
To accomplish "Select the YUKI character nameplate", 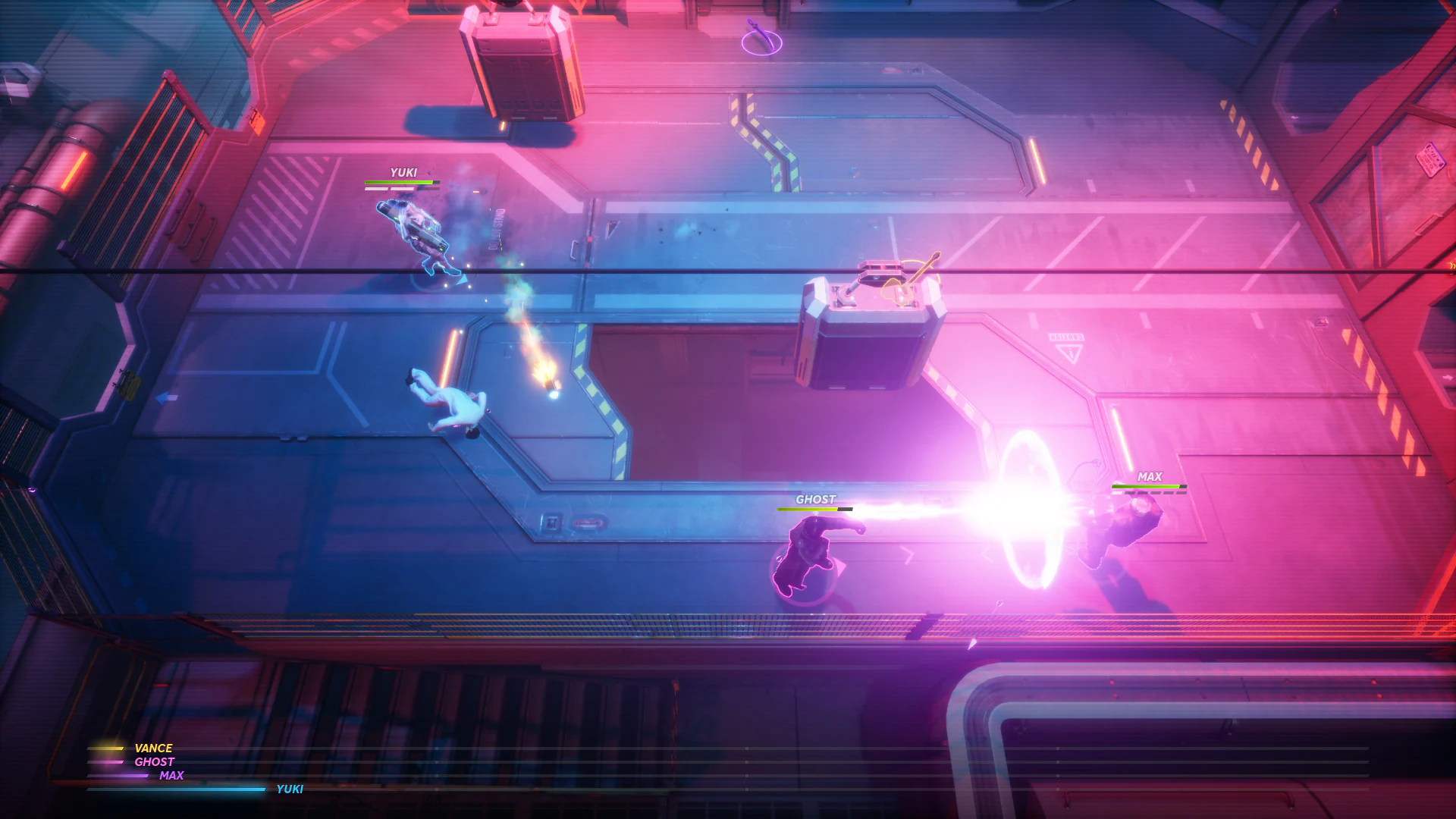I will coord(404,172).
